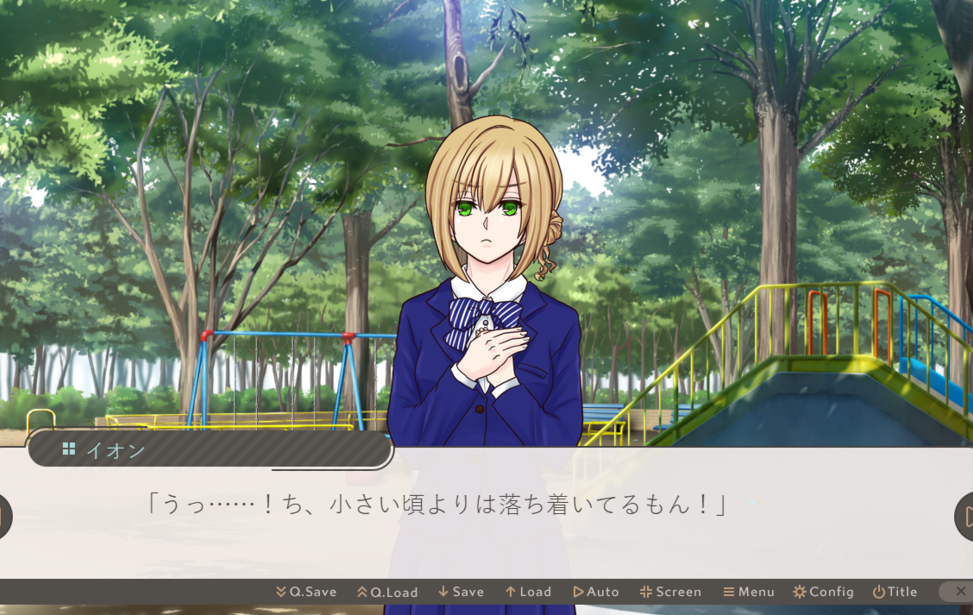Quick load using Q.Load

point(387,592)
